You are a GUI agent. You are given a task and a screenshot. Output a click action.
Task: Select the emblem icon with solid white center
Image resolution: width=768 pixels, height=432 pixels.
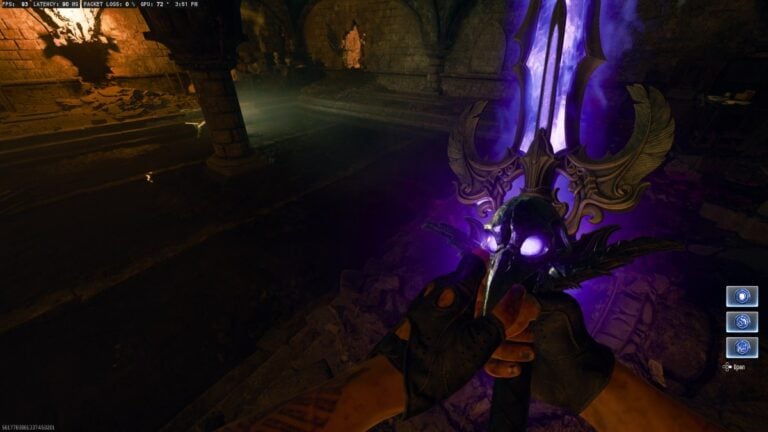741,296
